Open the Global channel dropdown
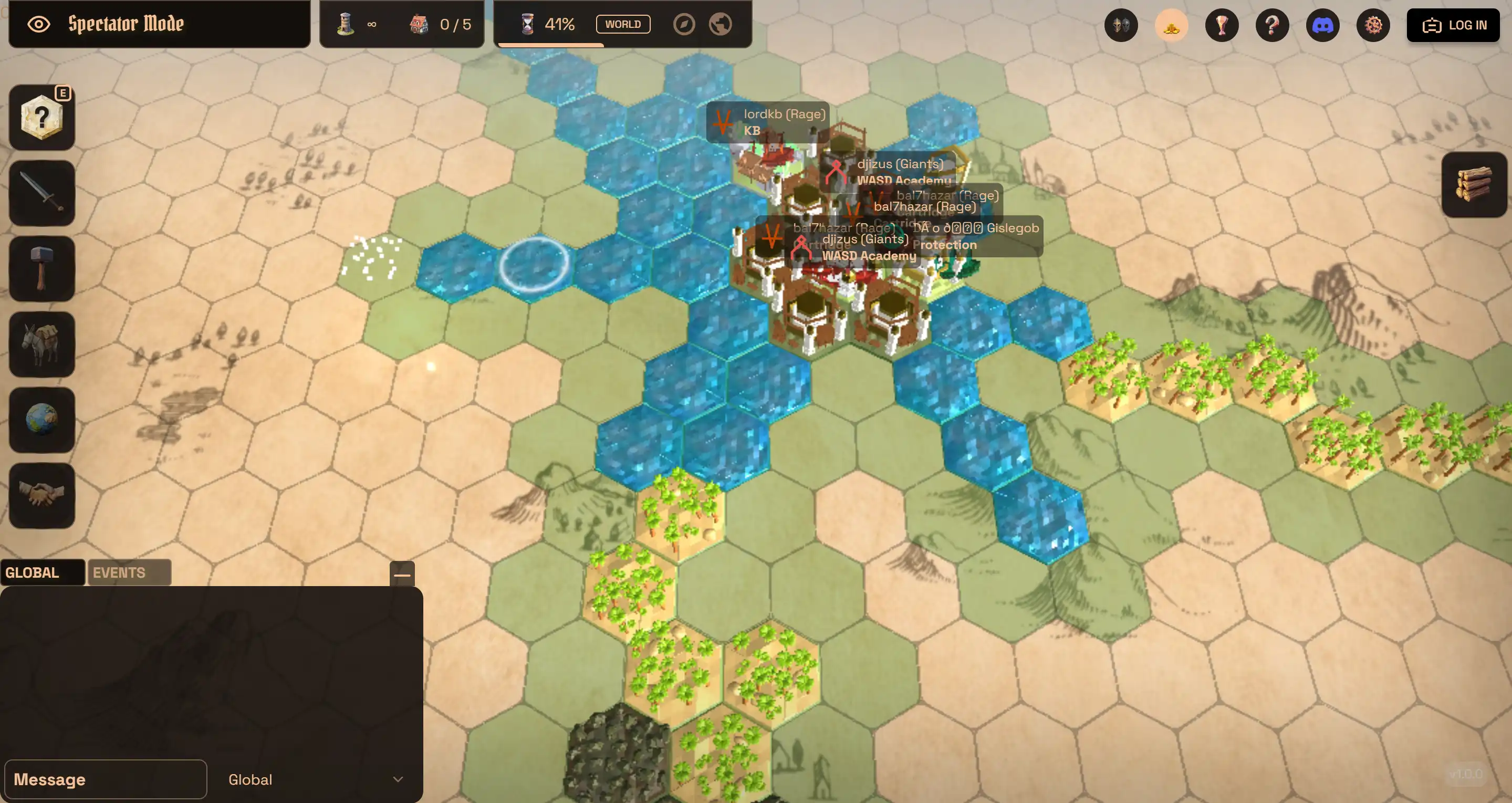 (315, 779)
